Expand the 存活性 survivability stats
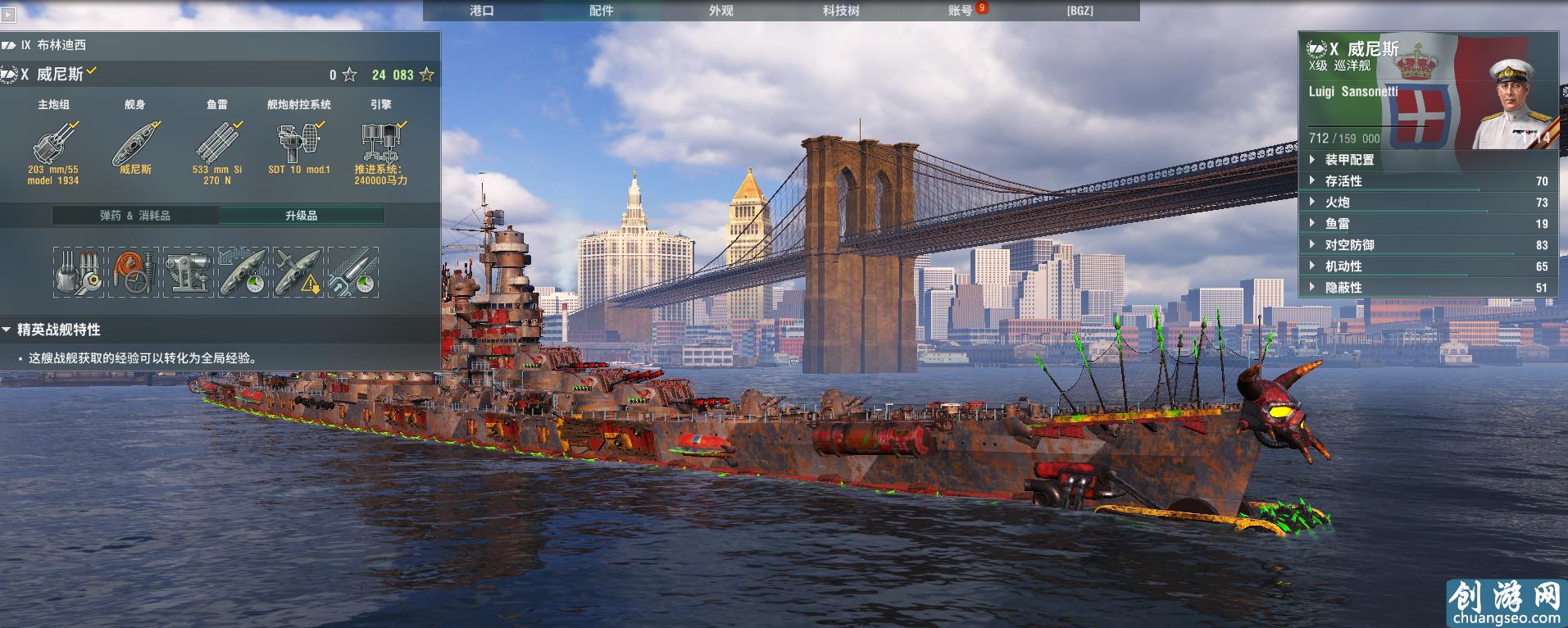The height and width of the screenshot is (628, 1568). coord(1343,181)
